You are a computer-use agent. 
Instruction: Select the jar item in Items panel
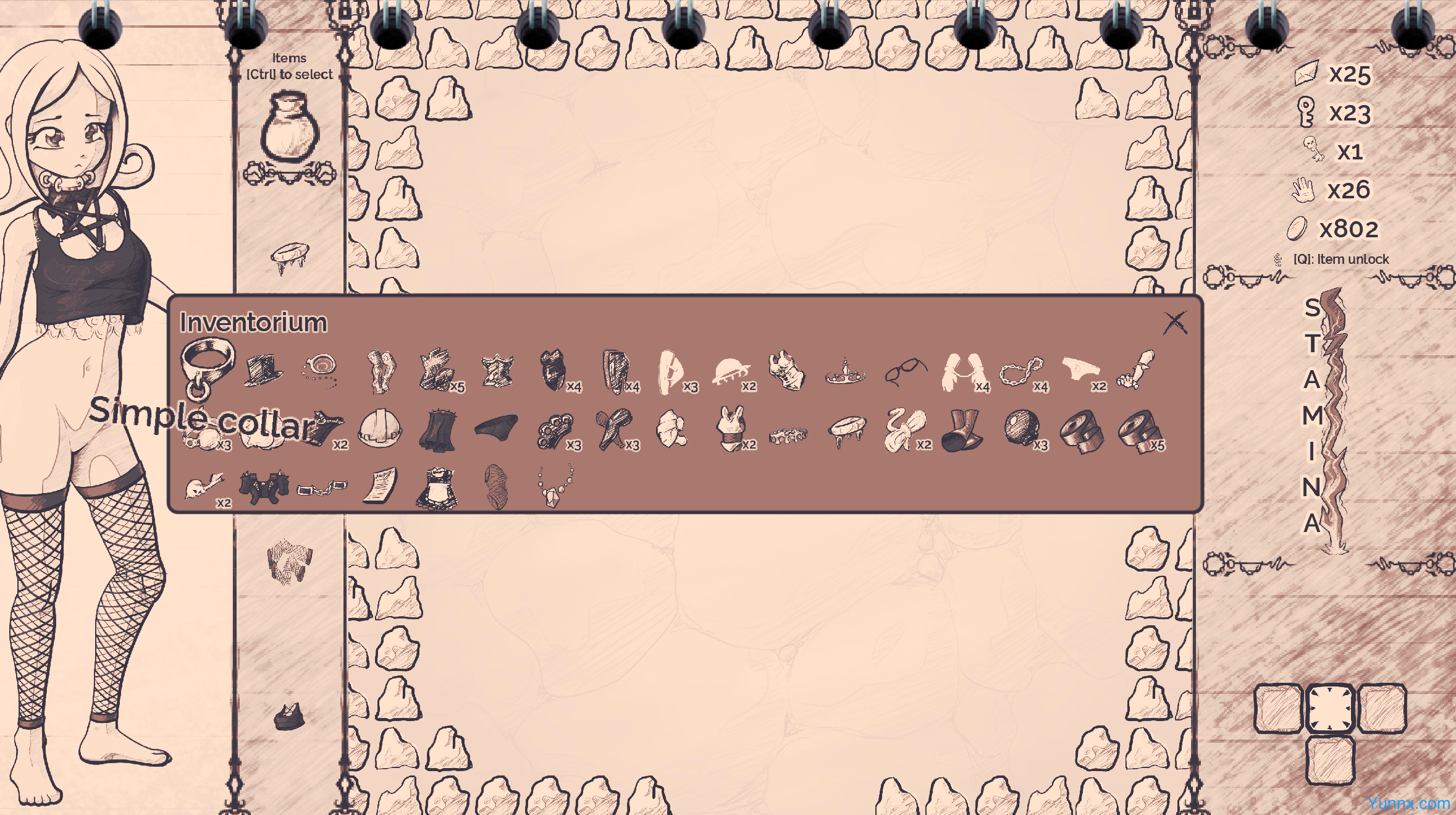click(x=289, y=127)
